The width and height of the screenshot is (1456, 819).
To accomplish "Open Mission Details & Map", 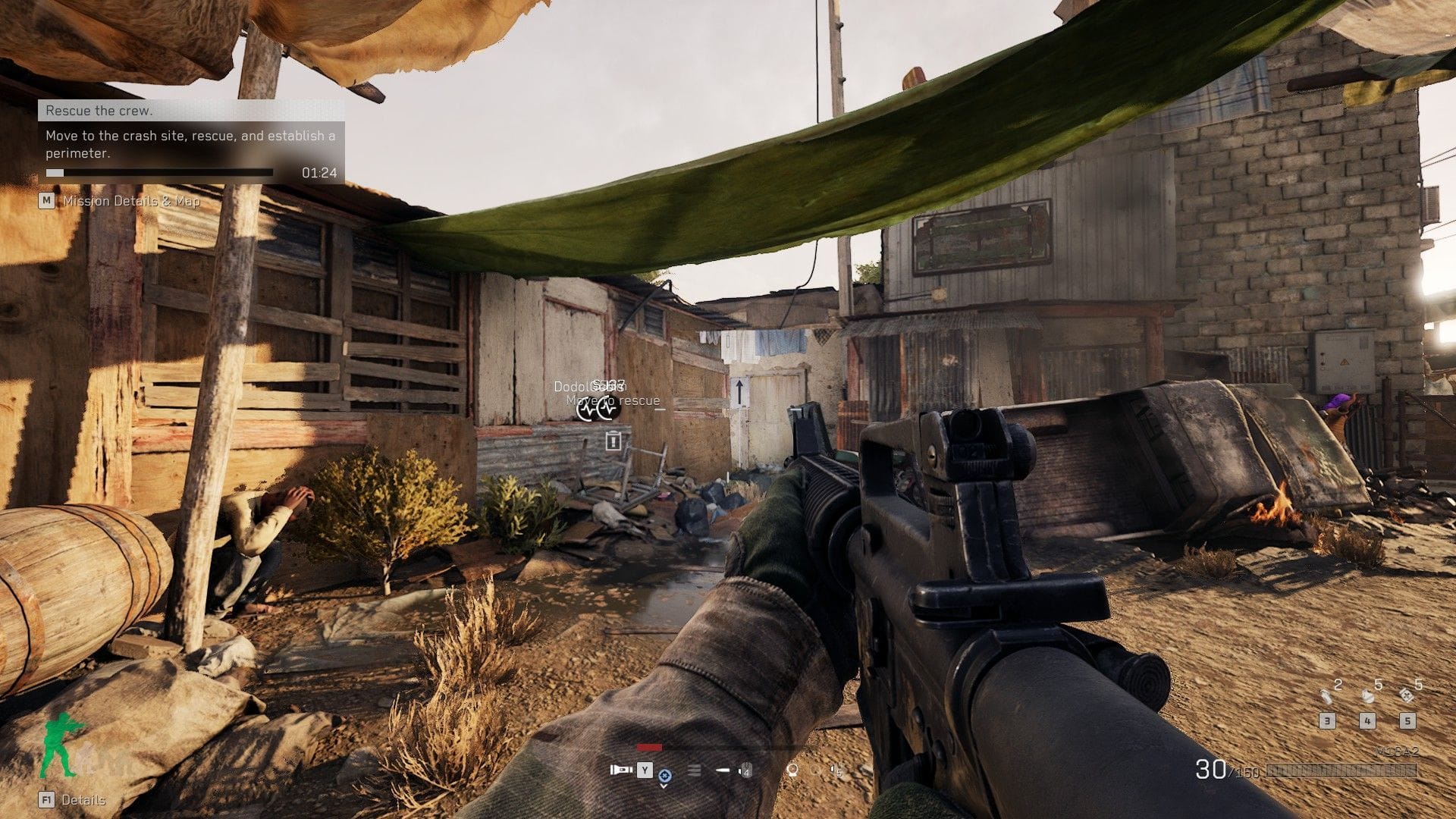I will [130, 201].
